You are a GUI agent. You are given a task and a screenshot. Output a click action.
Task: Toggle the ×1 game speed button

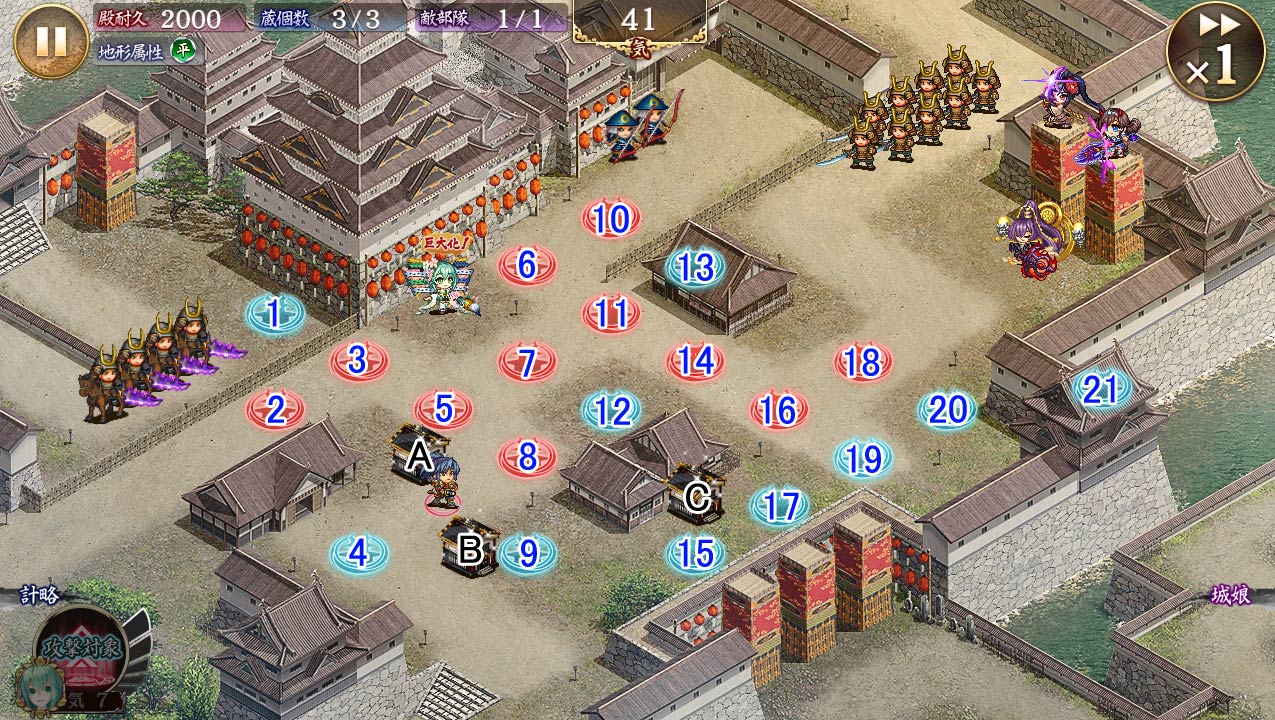point(1214,52)
